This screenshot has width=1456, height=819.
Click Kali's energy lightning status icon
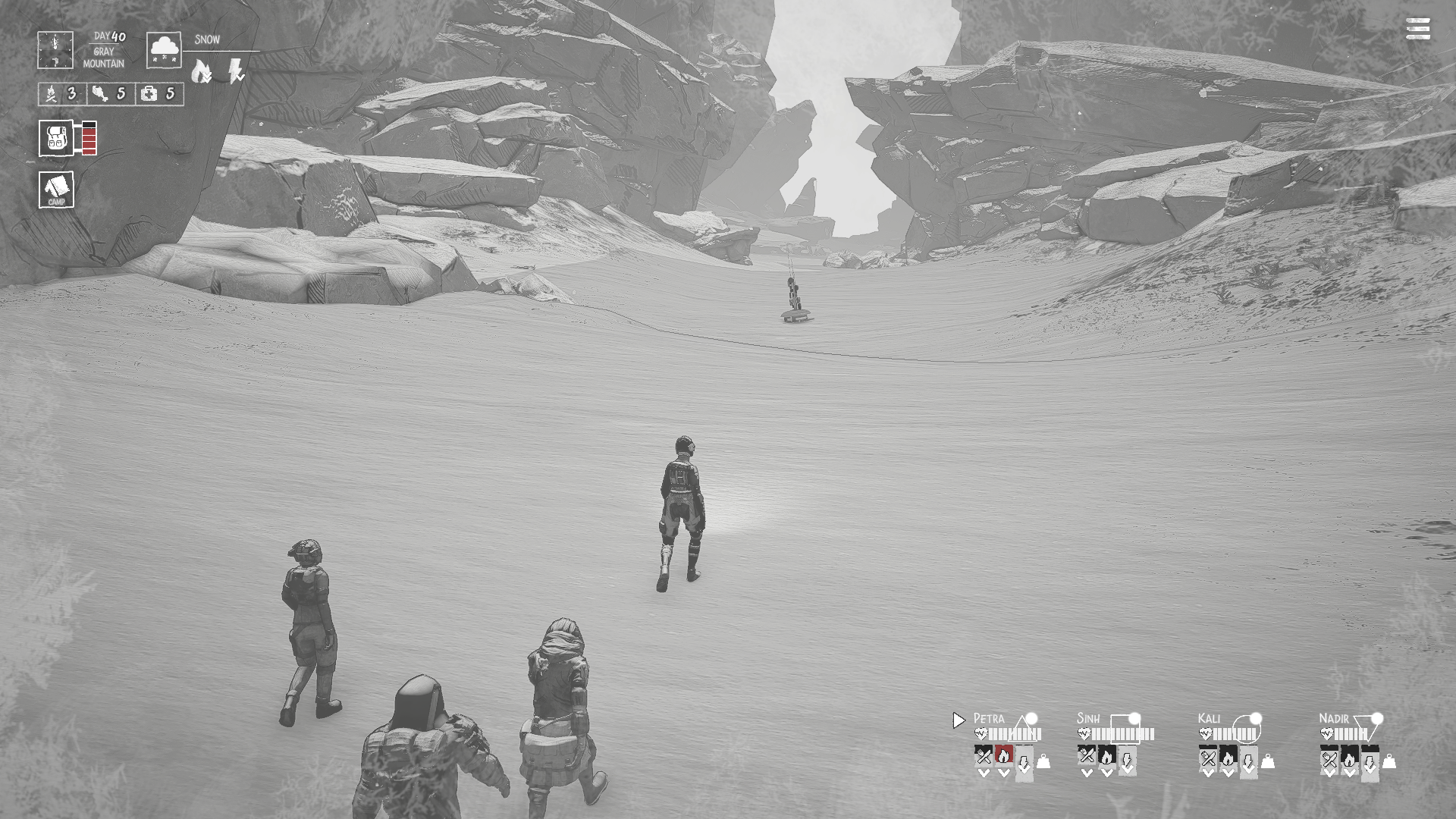click(1247, 760)
